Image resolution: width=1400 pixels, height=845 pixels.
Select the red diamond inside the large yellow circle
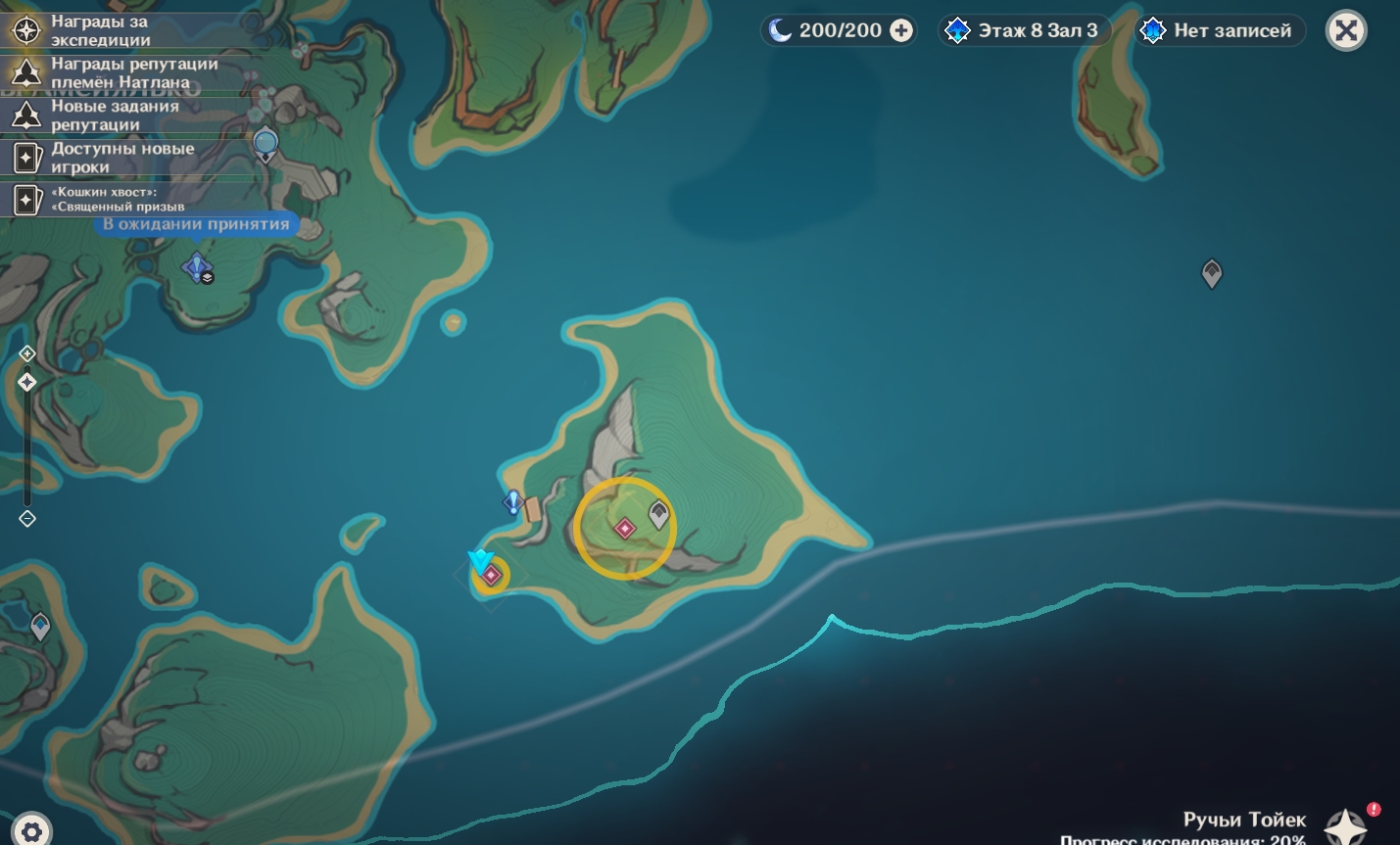[624, 529]
